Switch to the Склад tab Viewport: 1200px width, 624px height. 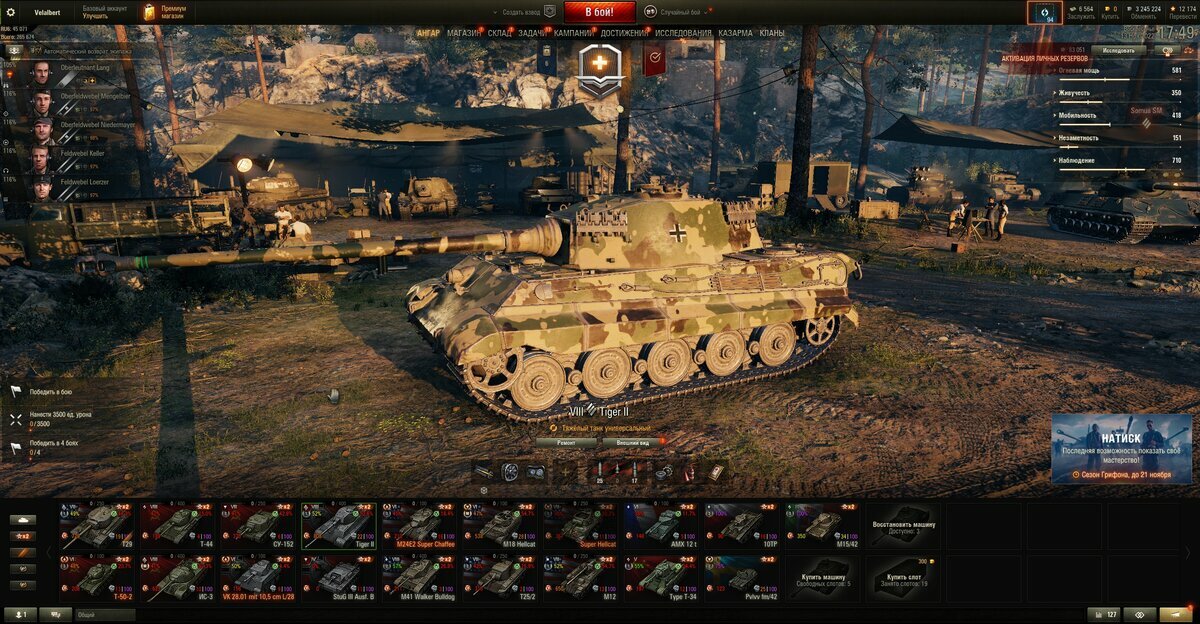[x=500, y=33]
